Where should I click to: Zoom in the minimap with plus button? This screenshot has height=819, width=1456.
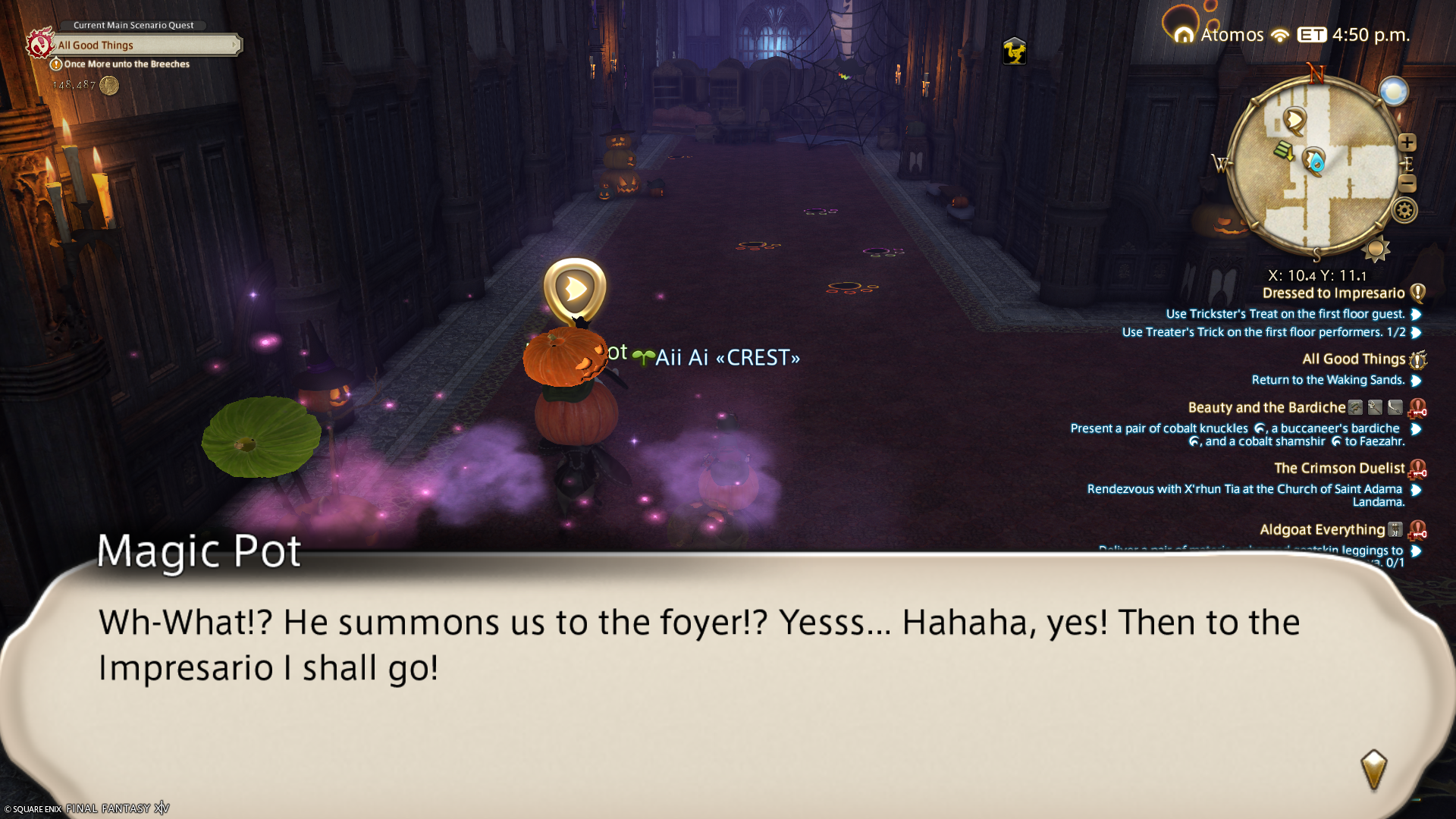click(1407, 143)
